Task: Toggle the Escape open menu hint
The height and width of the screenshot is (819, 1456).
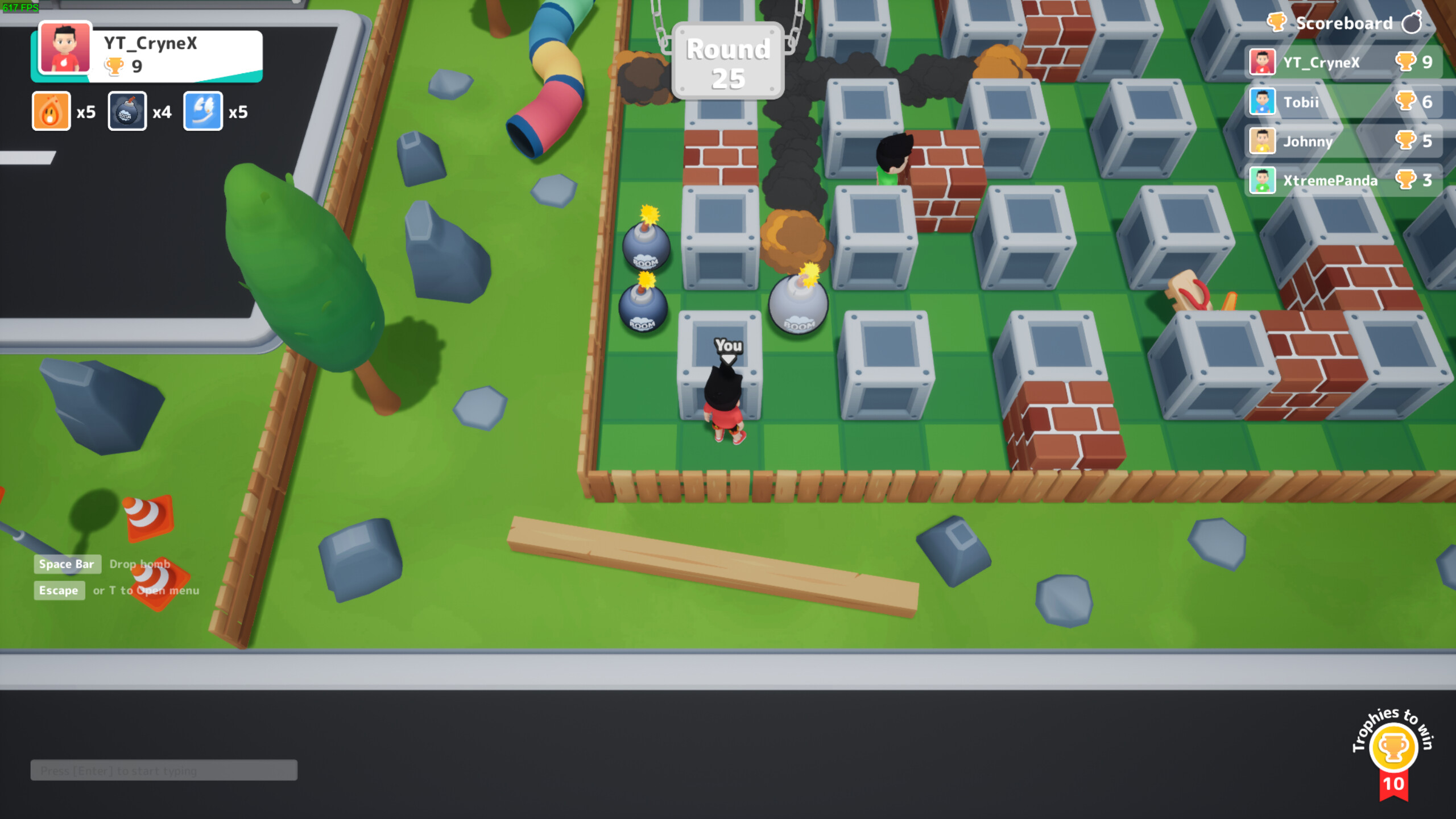Action: [59, 590]
